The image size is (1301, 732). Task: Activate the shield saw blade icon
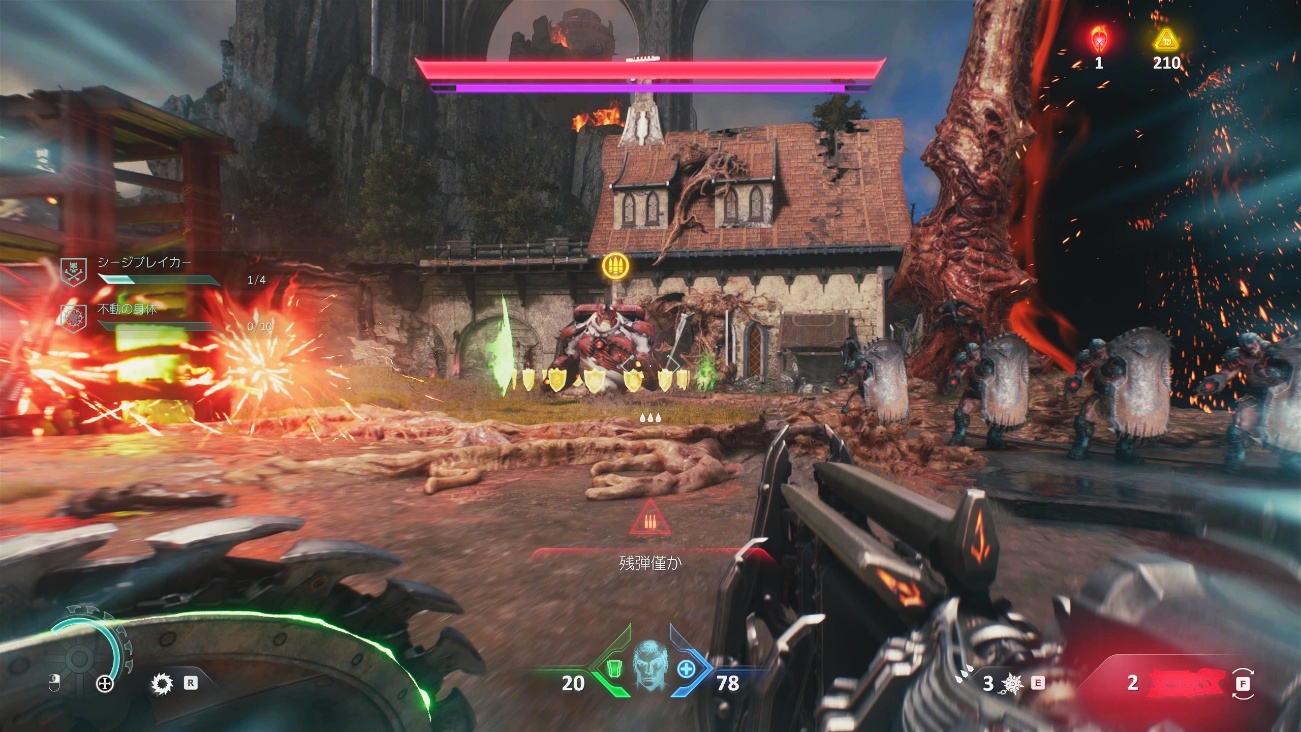point(161,684)
